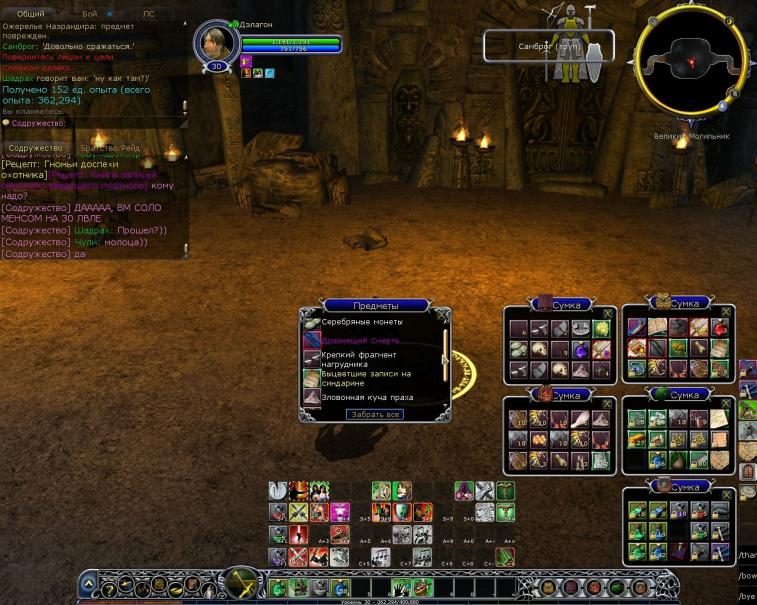Screen dimensions: 757x605
Task: Switch to the "ЛС" private messages tab
Action: (x=148, y=15)
